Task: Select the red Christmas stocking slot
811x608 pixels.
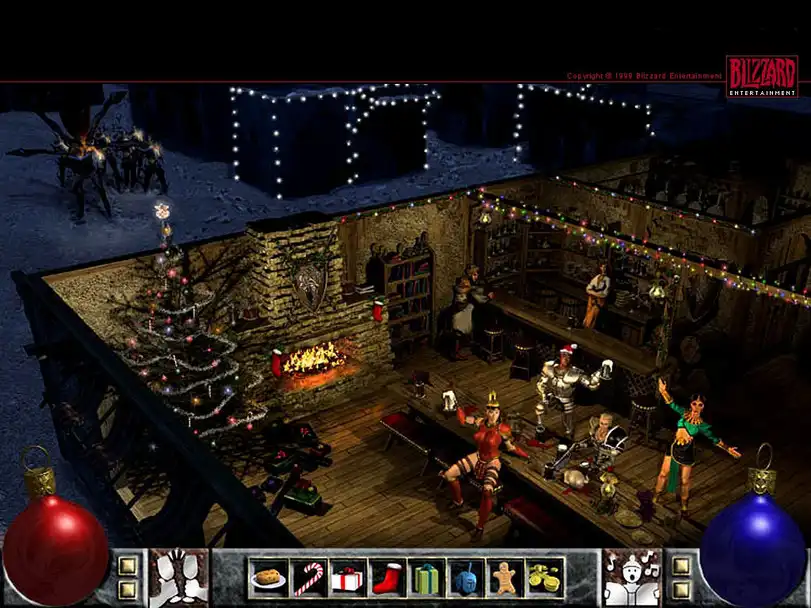Action: [x=386, y=578]
